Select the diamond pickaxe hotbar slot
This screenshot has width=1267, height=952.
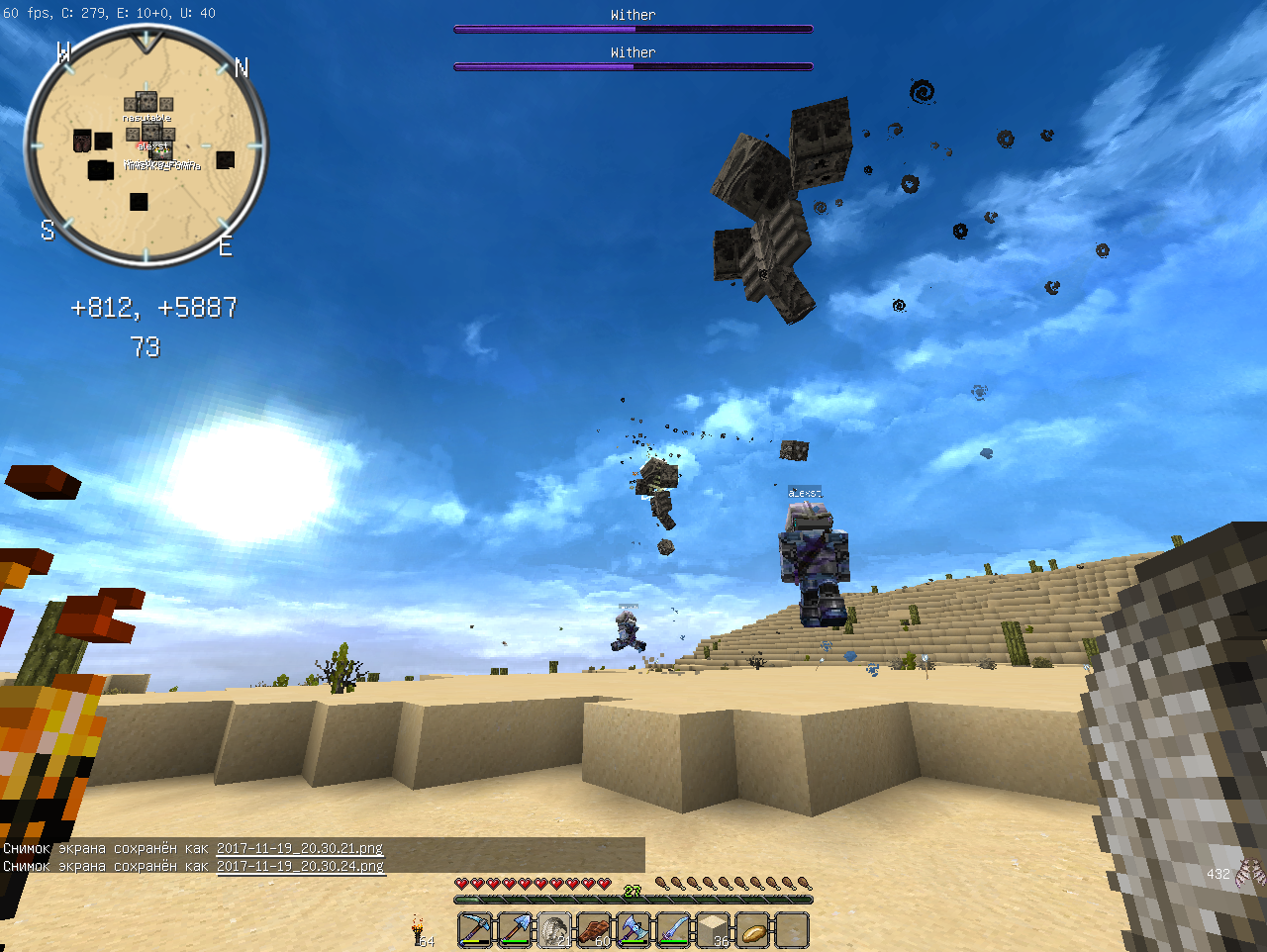(x=475, y=930)
